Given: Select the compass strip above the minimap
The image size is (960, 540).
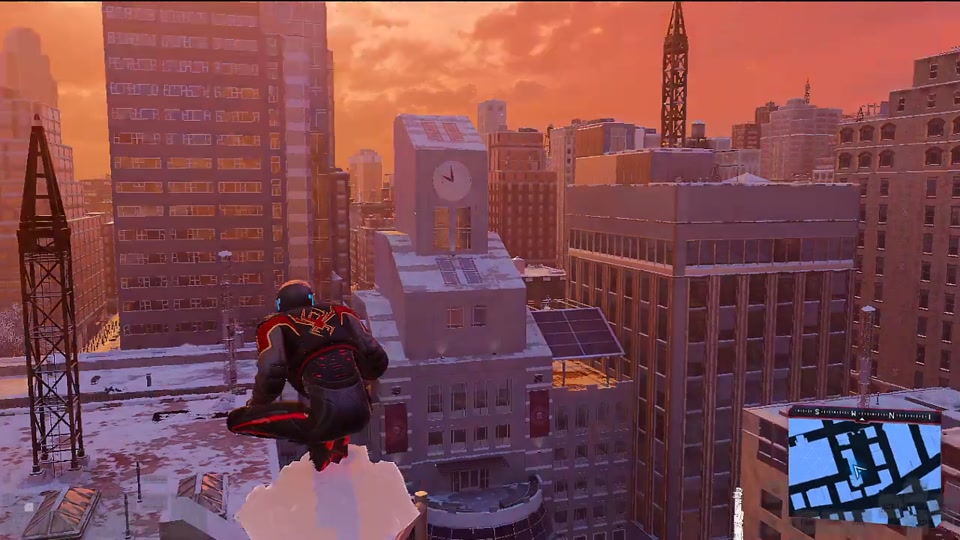Looking at the screenshot, I should (865, 411).
